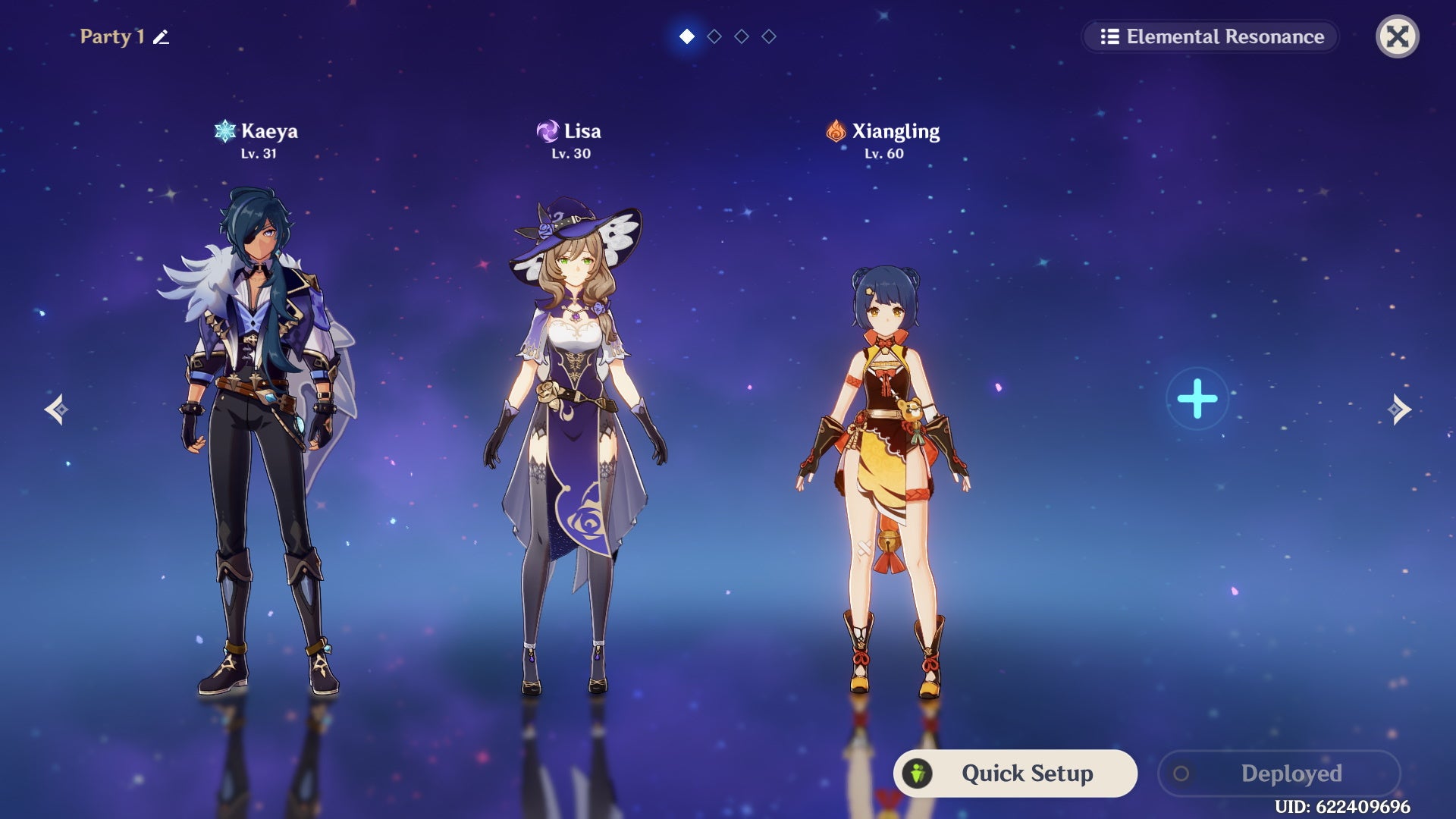
Task: Open the Elemental Resonance list
Action: coord(1211,36)
